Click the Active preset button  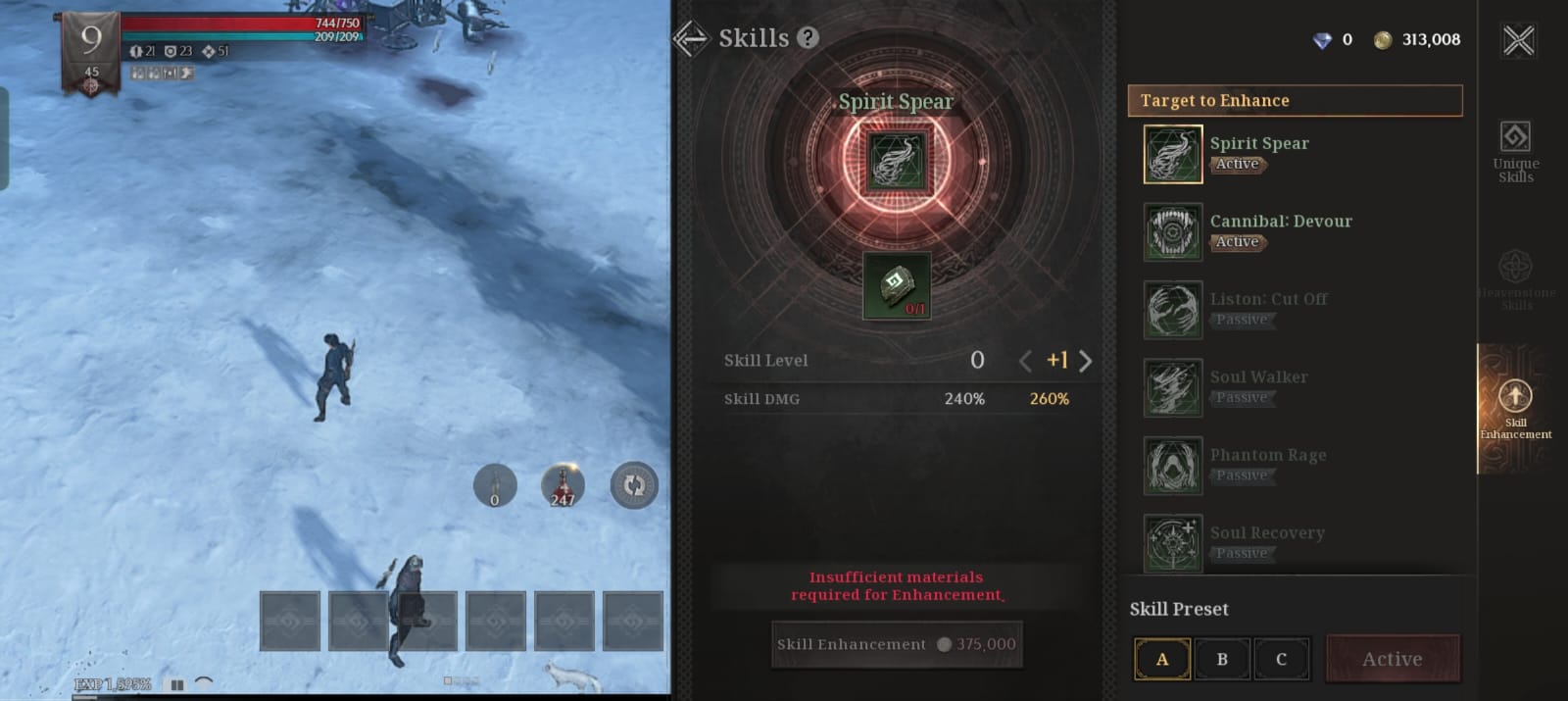pyautogui.click(x=1392, y=659)
